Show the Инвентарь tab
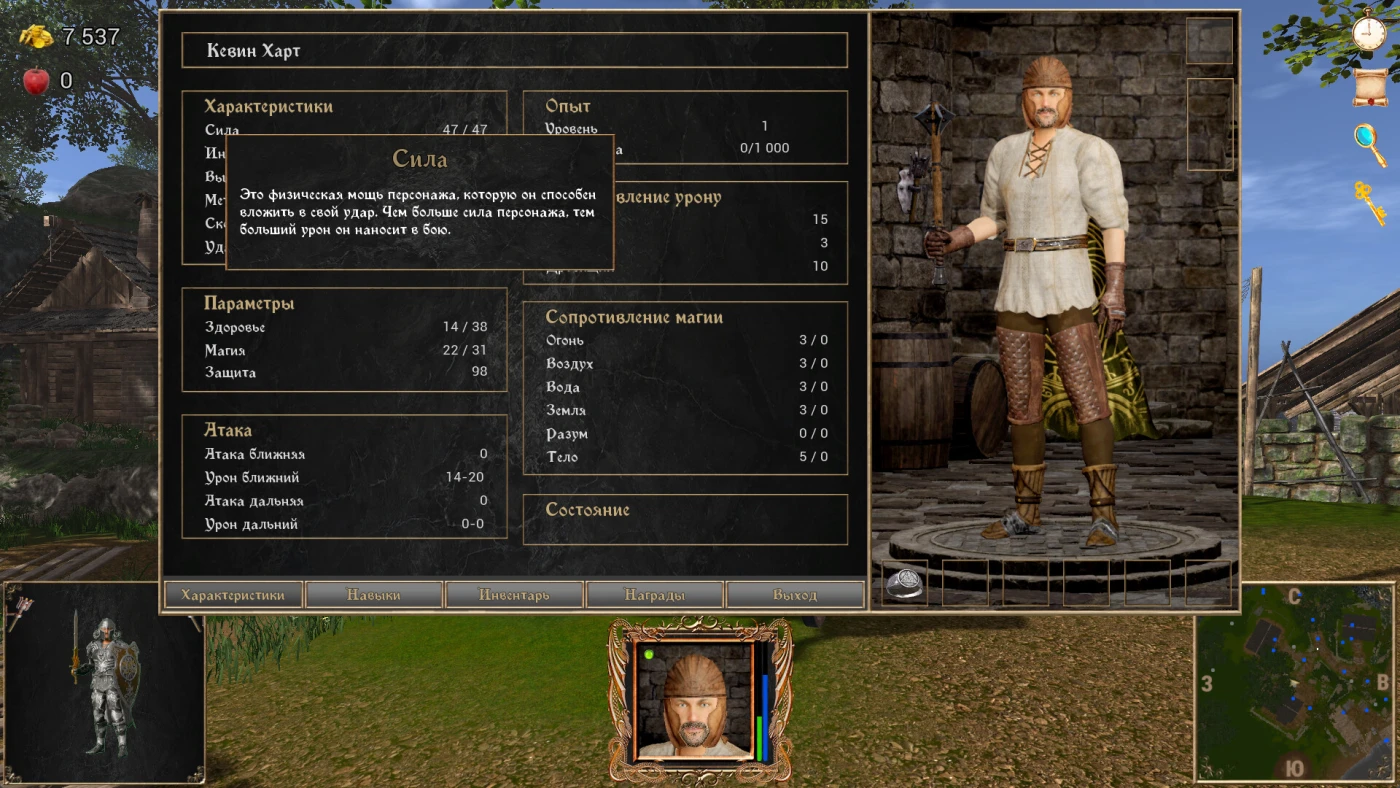This screenshot has height=788, width=1400. click(x=514, y=595)
